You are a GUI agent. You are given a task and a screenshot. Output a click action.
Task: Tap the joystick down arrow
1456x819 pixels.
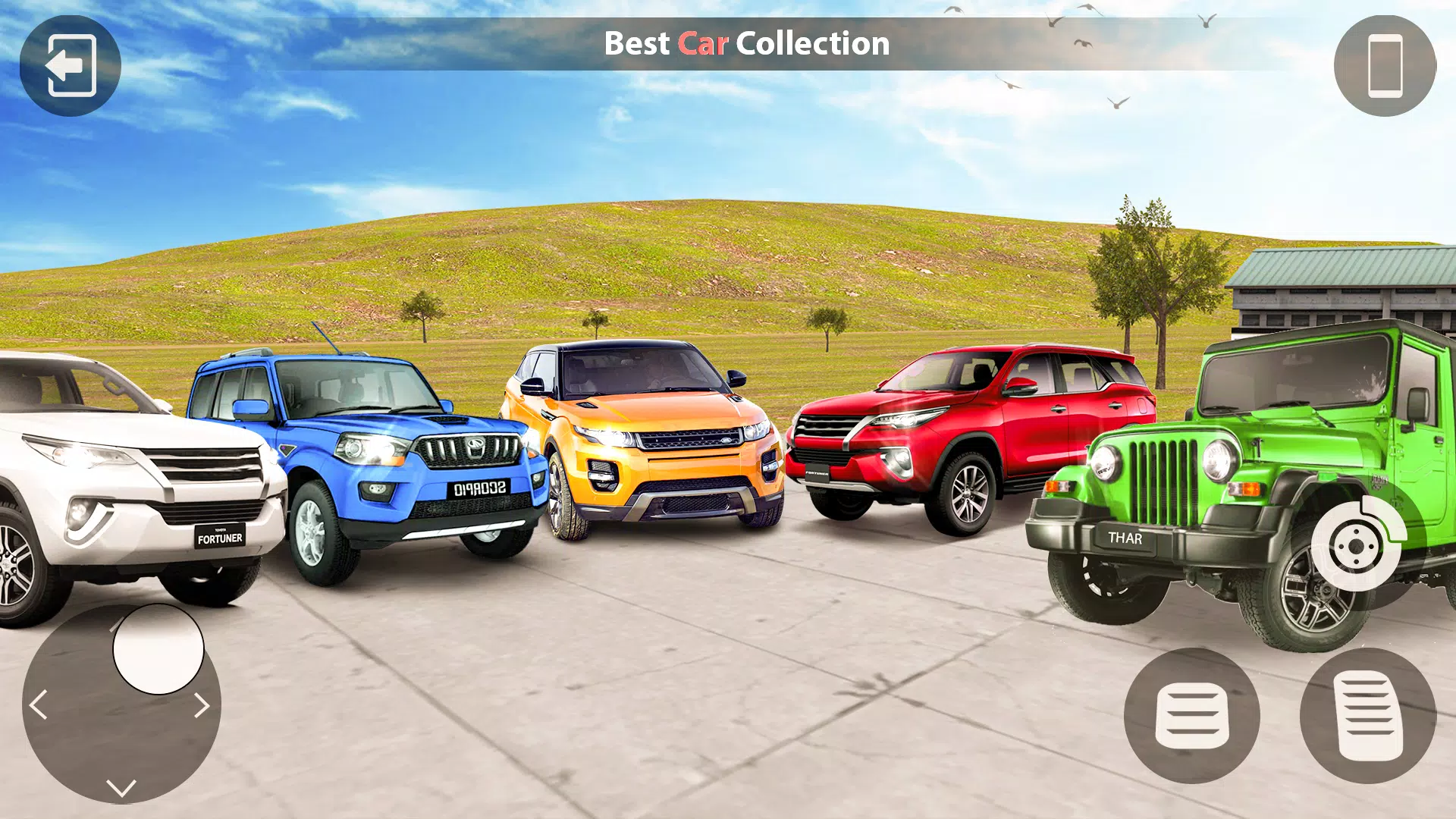[x=121, y=787]
